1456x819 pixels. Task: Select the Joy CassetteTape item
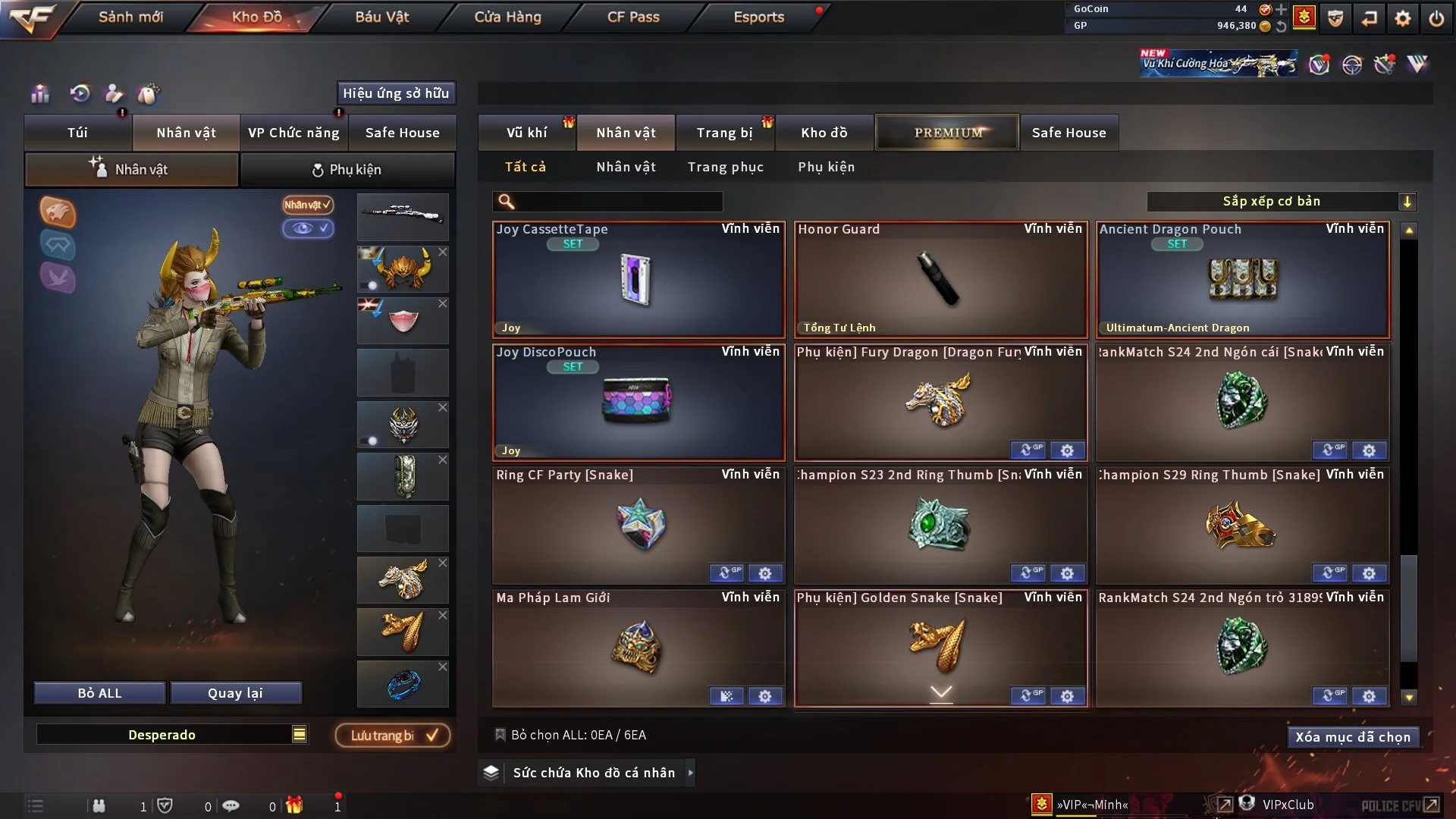[x=639, y=281]
